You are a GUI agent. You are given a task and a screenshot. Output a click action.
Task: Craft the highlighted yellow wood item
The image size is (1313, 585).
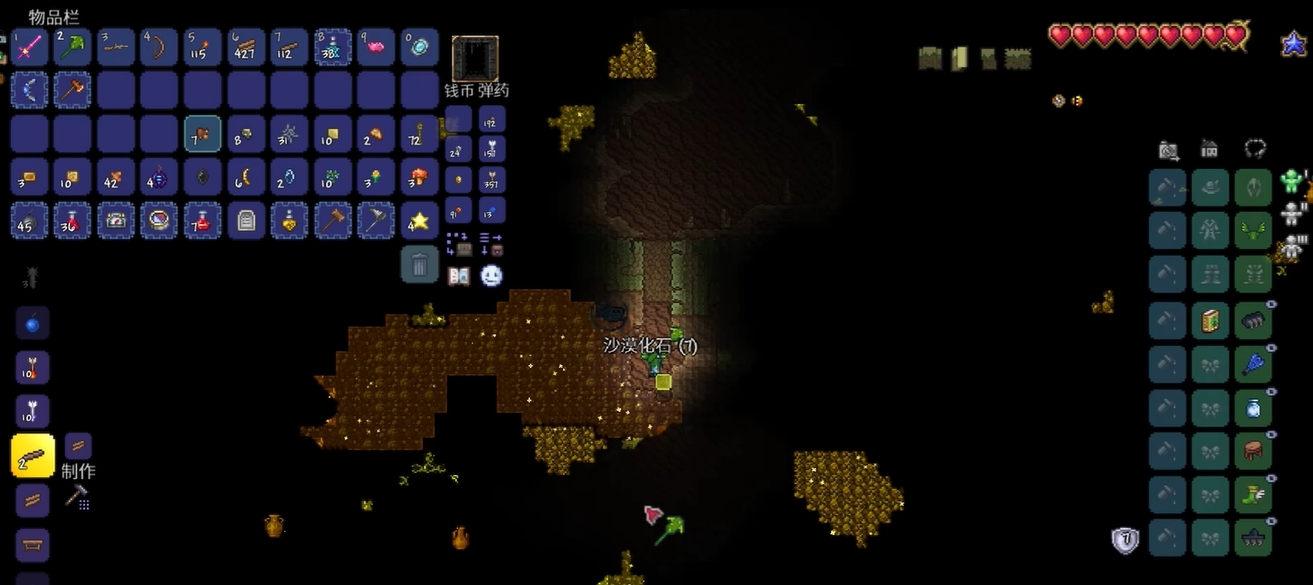tap(32, 456)
